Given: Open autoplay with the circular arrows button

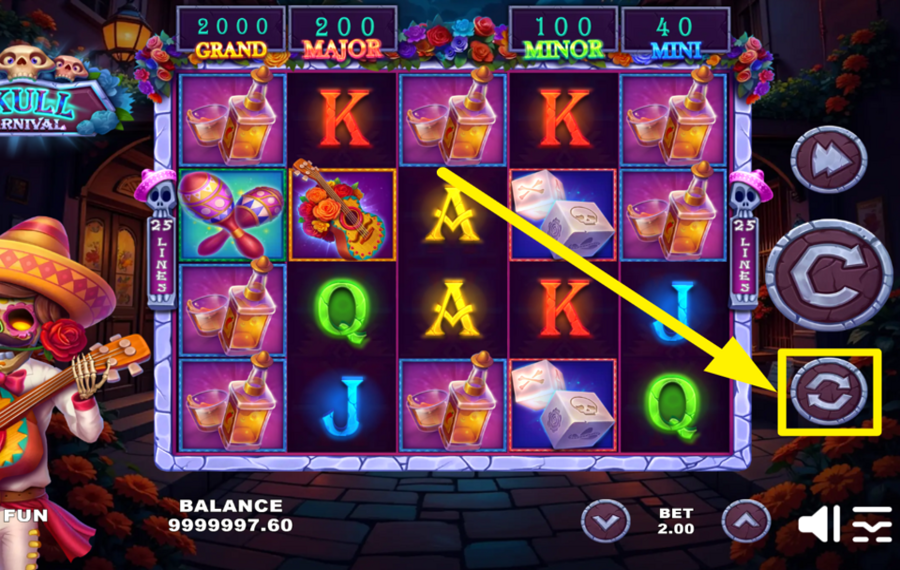Looking at the screenshot, I should pyautogui.click(x=829, y=391).
